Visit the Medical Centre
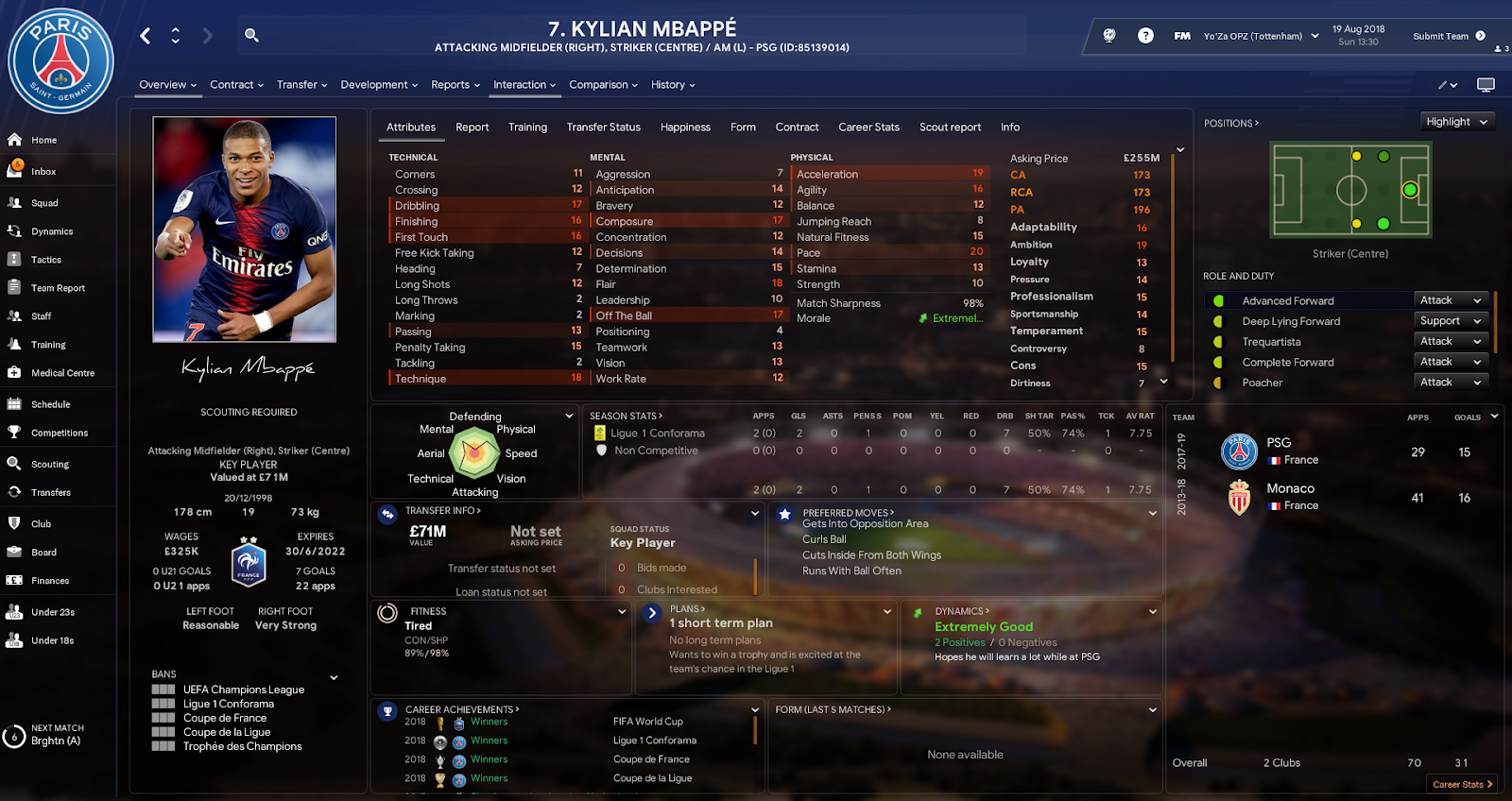The height and width of the screenshot is (801, 1512). click(57, 372)
